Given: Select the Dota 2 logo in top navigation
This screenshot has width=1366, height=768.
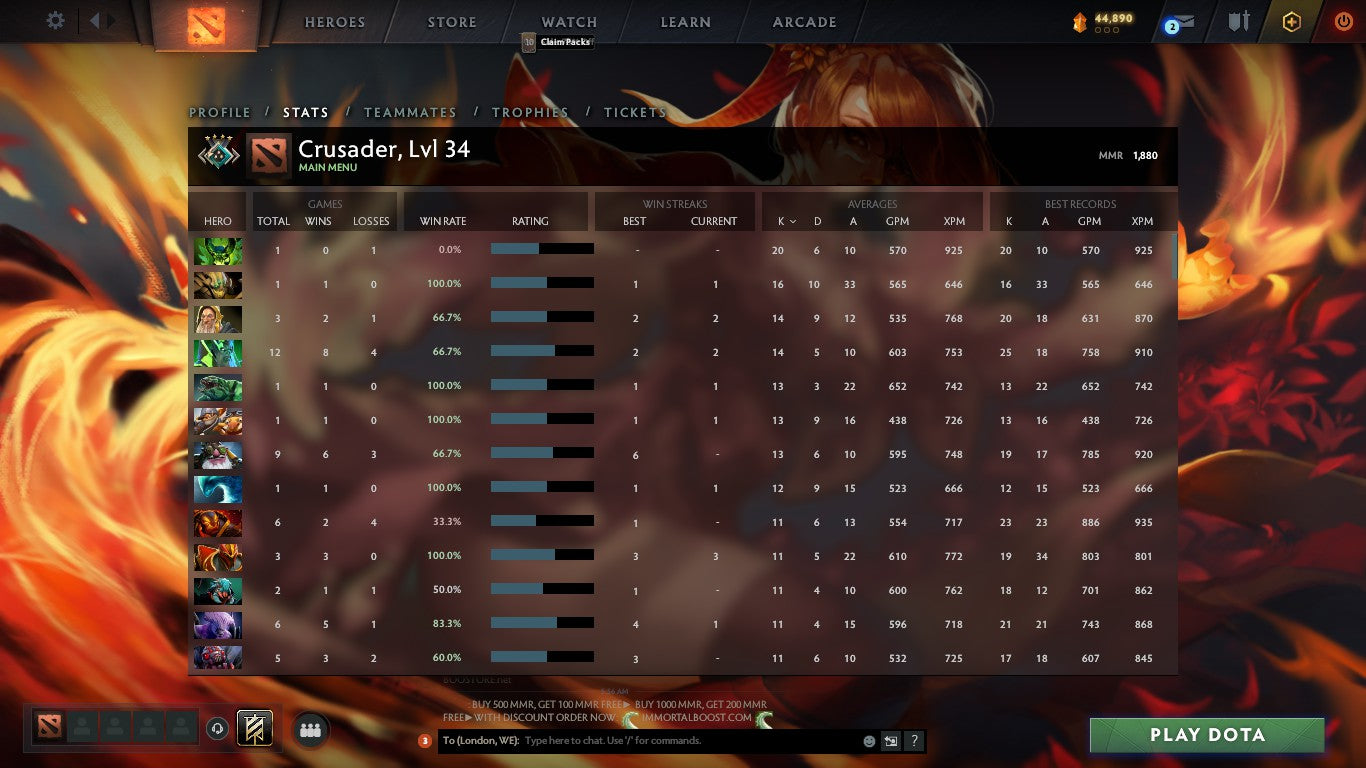Looking at the screenshot, I should 206,22.
